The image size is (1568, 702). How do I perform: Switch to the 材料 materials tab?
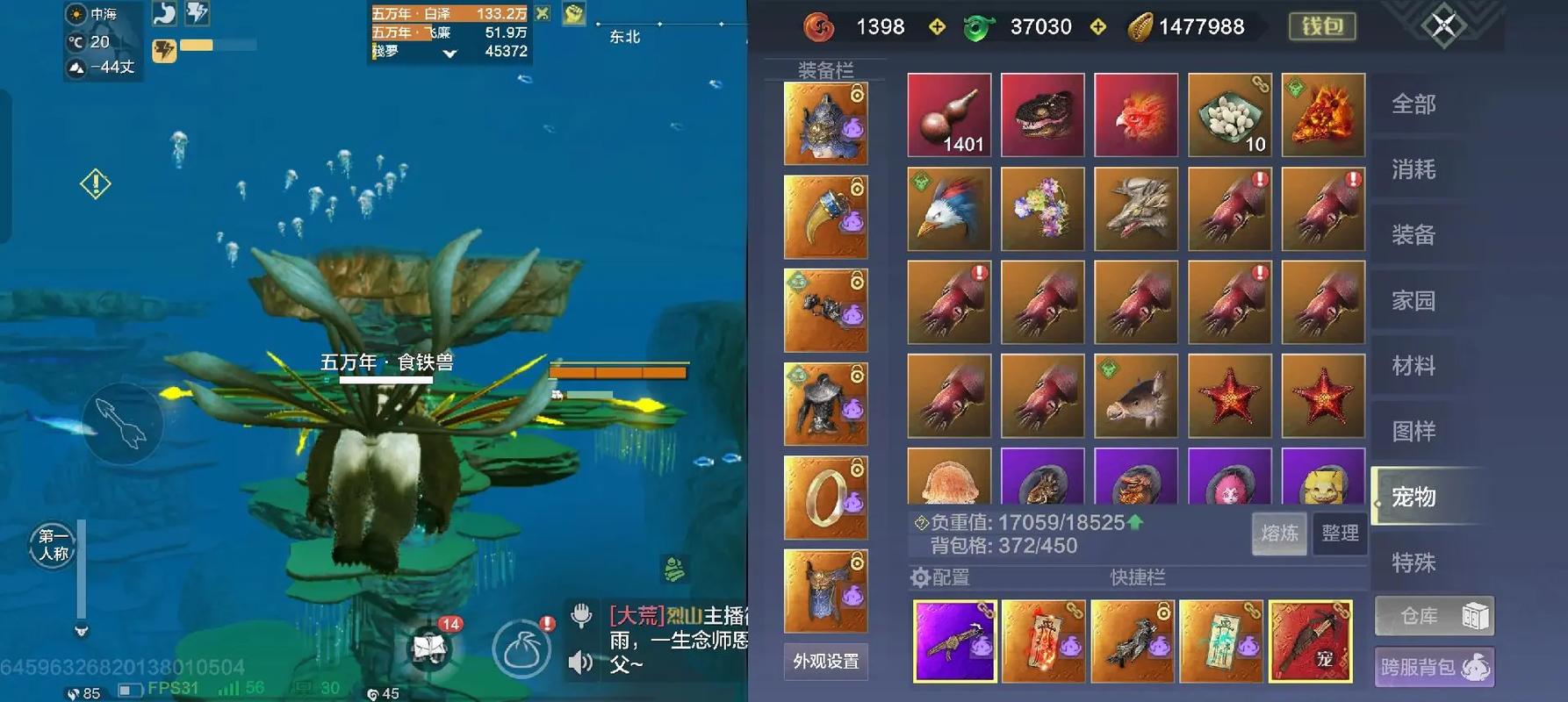point(1414,366)
